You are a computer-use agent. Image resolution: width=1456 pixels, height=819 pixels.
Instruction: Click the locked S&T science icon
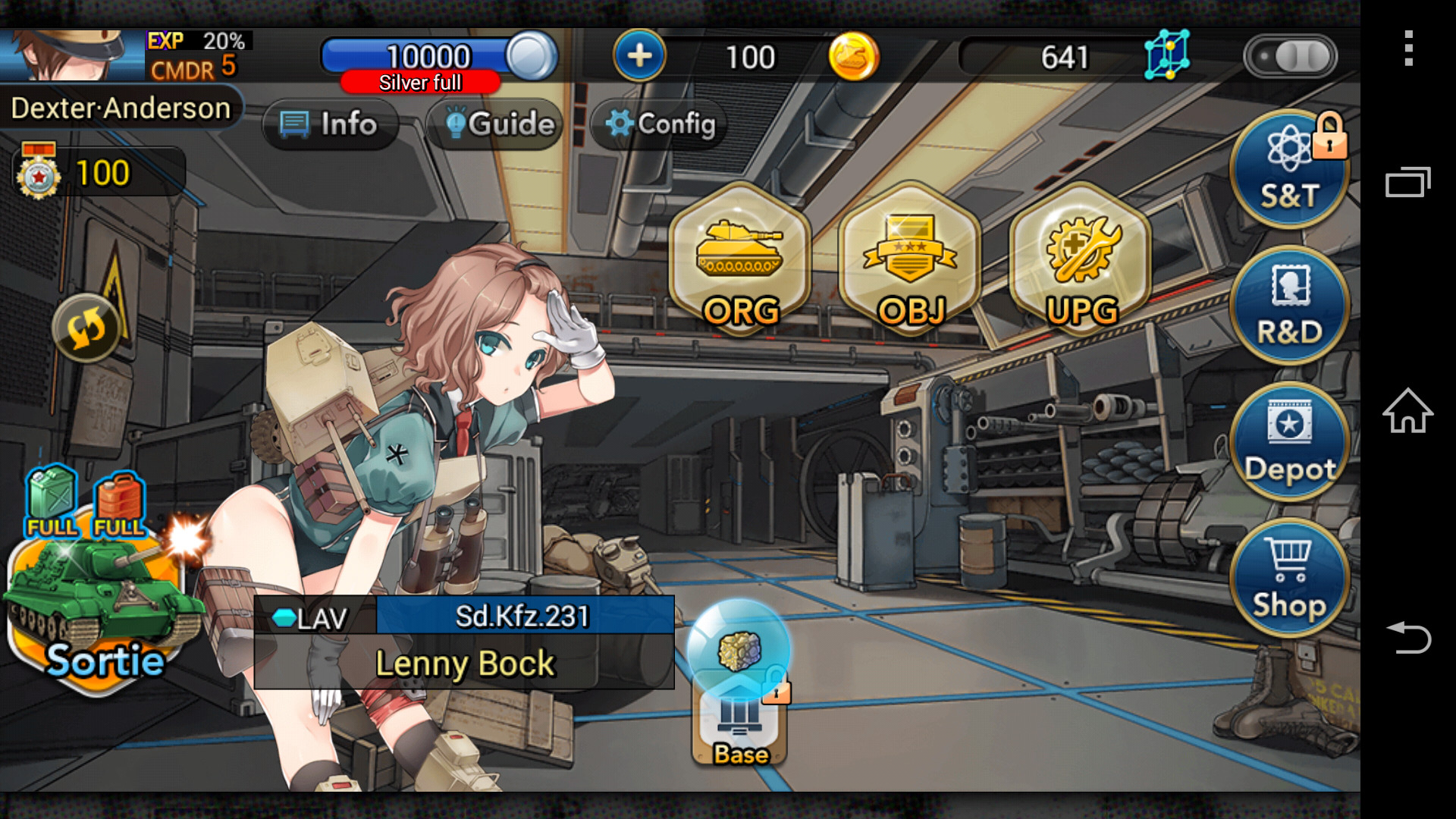[x=1288, y=168]
